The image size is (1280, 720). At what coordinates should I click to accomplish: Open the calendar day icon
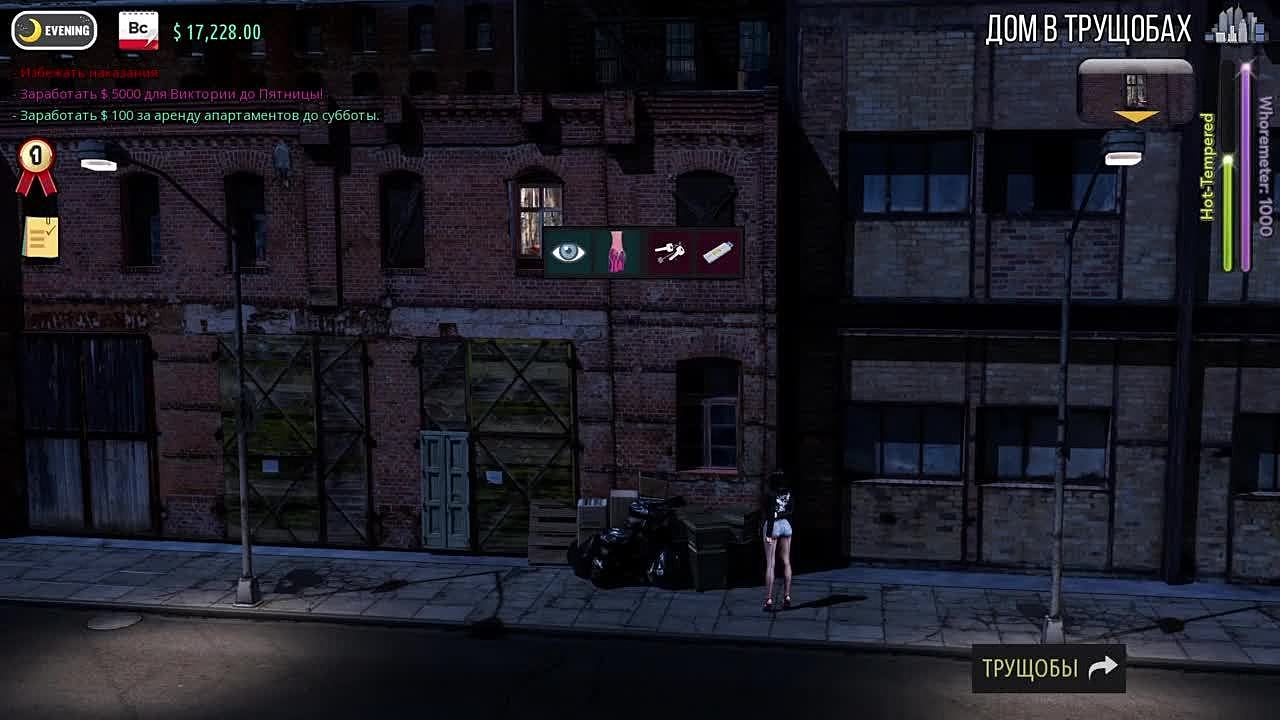point(139,31)
